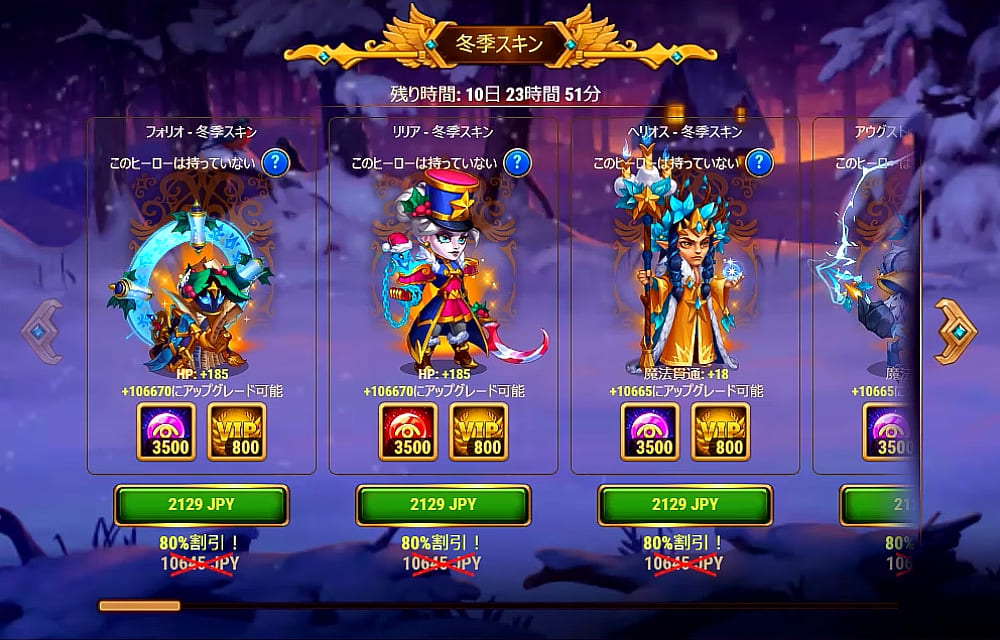Select the リリア 3500 red skin stone reward
Screen dimensions: 1000x640
pos(408,432)
